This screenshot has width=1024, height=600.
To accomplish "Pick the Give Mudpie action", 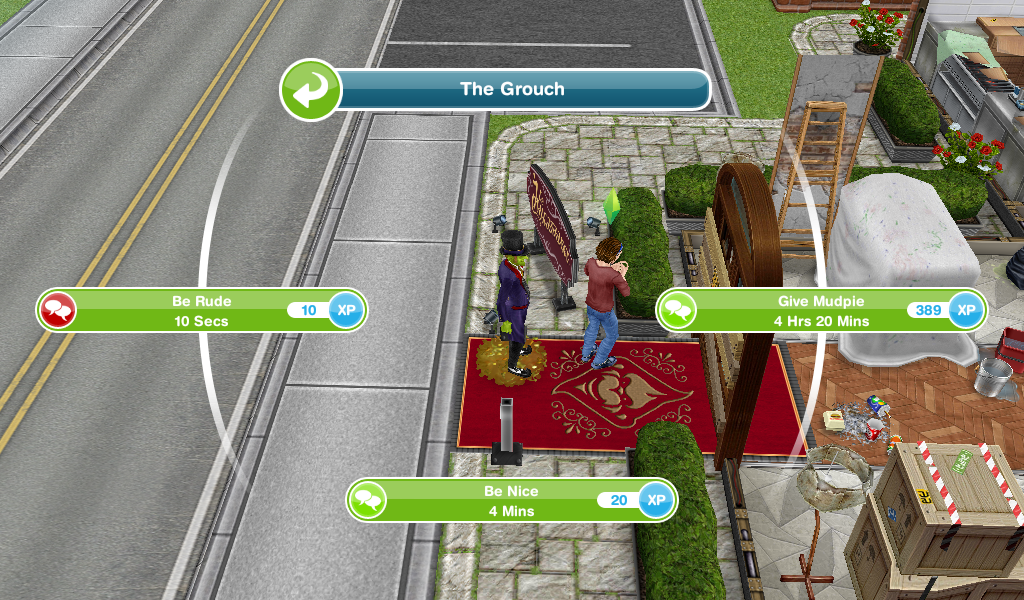I will [820, 310].
